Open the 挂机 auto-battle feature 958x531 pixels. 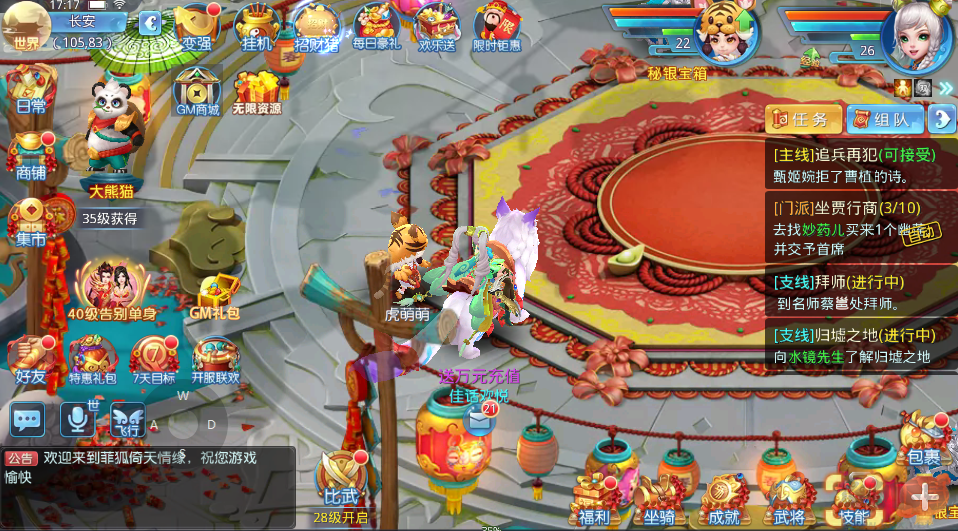tap(258, 26)
